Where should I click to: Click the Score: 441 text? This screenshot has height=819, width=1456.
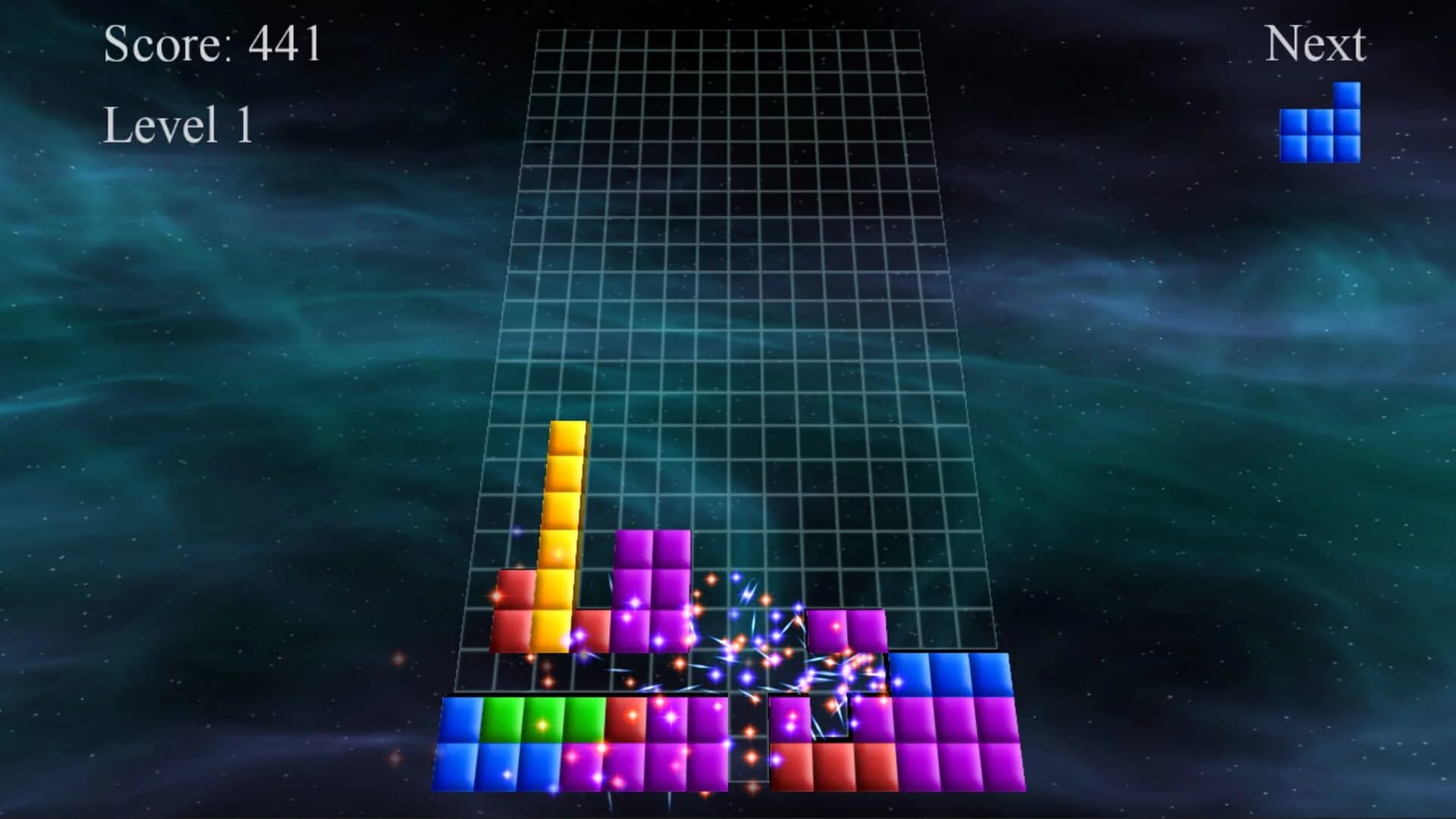tap(212, 45)
